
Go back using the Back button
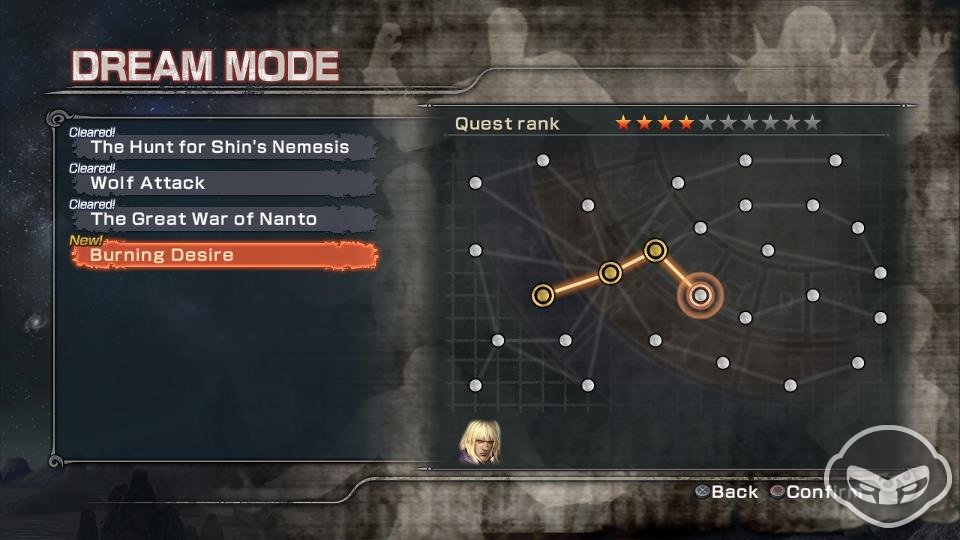[x=728, y=492]
